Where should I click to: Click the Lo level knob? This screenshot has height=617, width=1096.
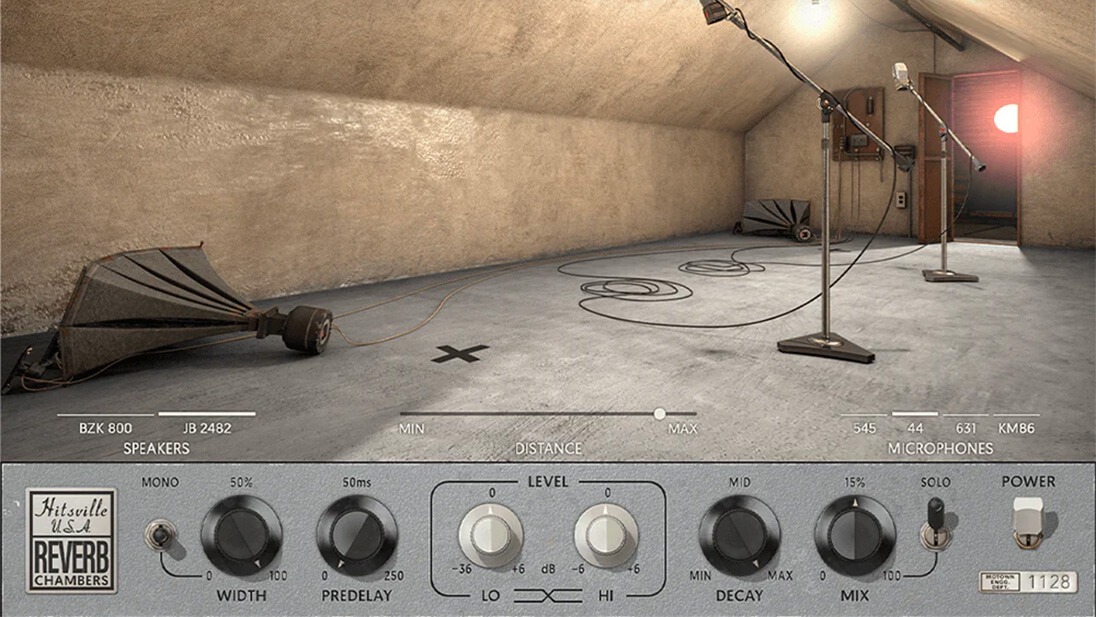(x=491, y=535)
